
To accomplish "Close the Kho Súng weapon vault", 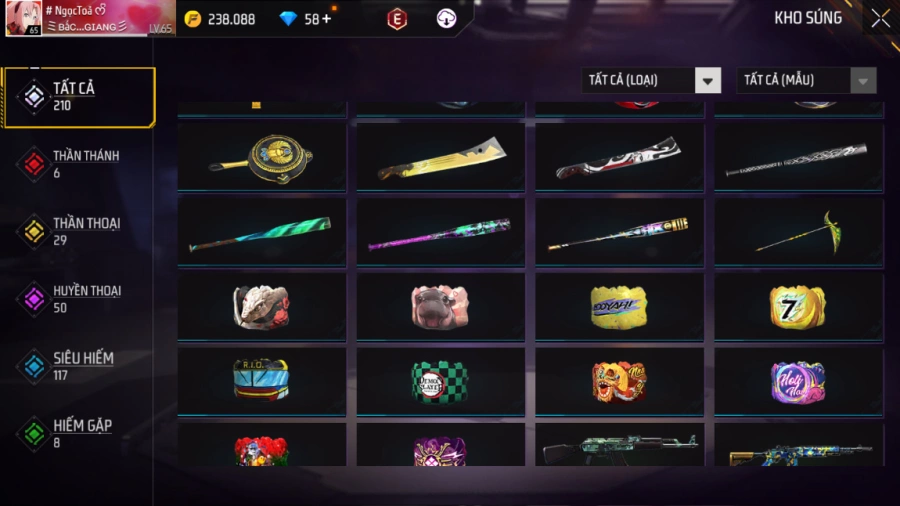I will point(880,18).
